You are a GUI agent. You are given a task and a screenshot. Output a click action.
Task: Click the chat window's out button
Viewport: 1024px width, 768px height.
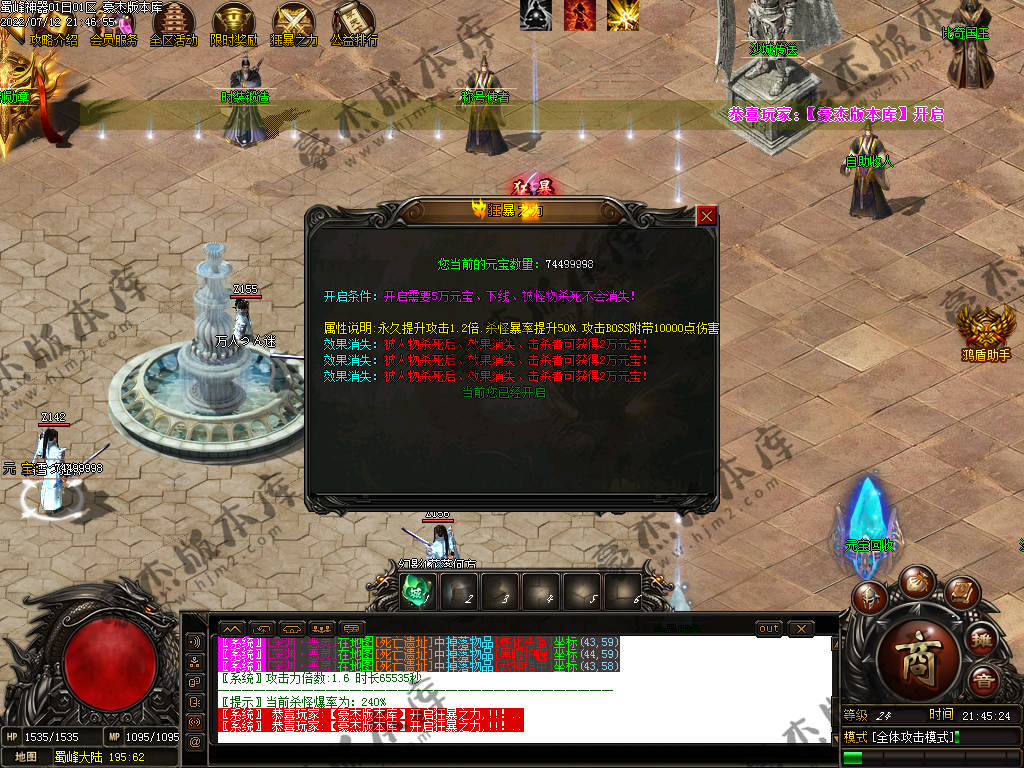tap(769, 628)
